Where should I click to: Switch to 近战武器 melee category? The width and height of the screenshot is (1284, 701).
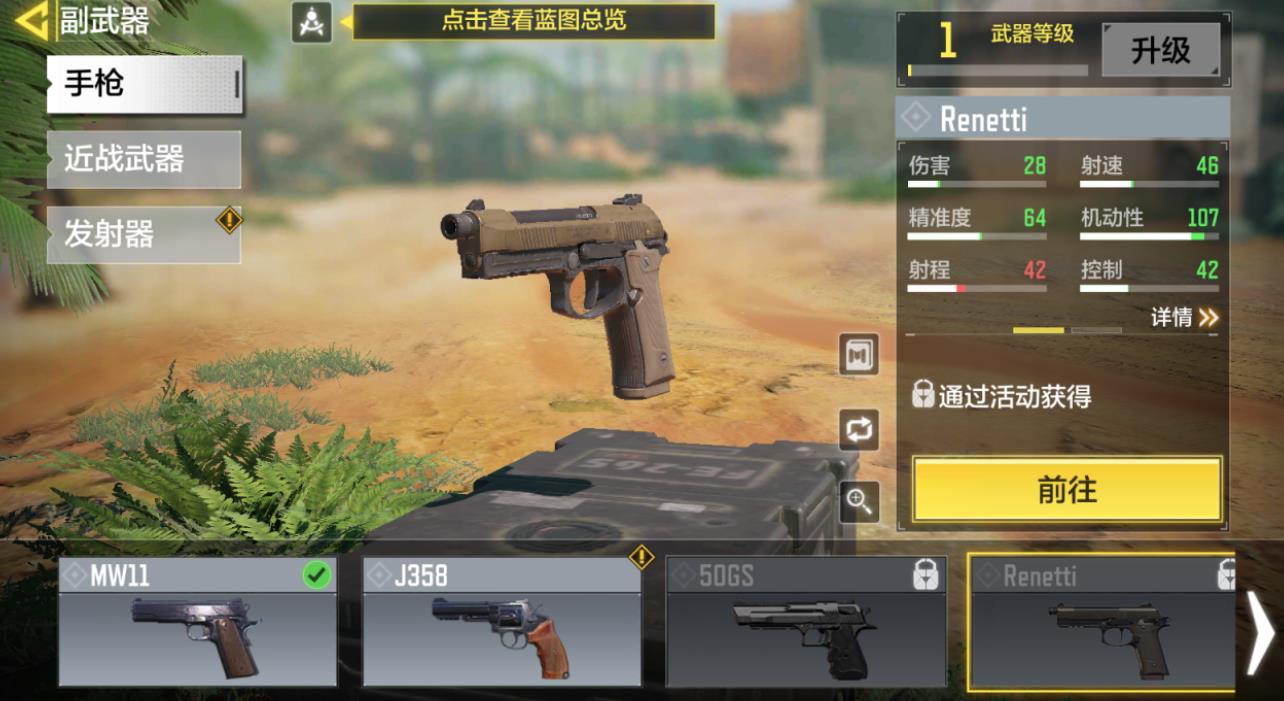(x=144, y=159)
